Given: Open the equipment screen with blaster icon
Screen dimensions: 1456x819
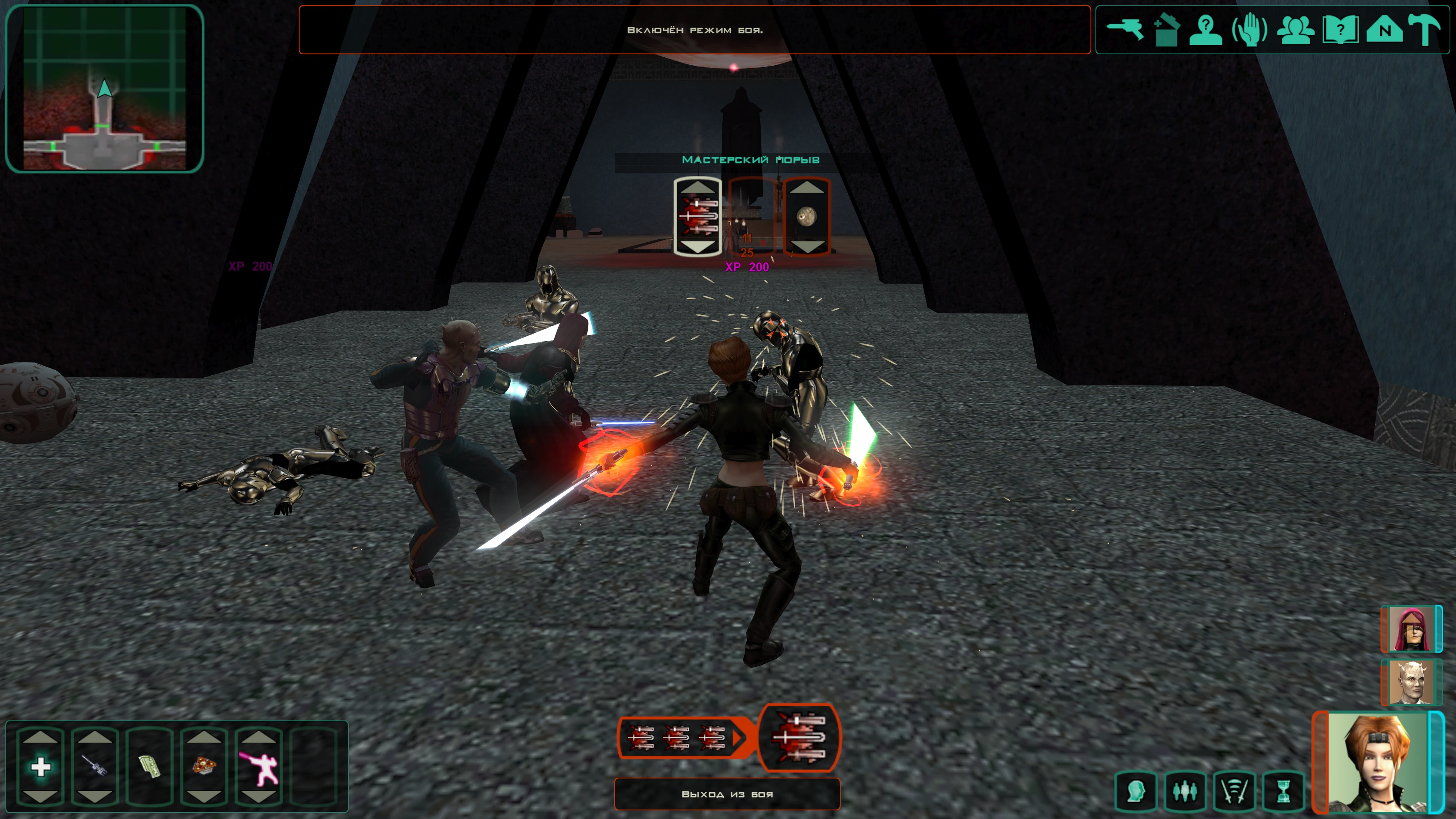Looking at the screenshot, I should click(1125, 29).
